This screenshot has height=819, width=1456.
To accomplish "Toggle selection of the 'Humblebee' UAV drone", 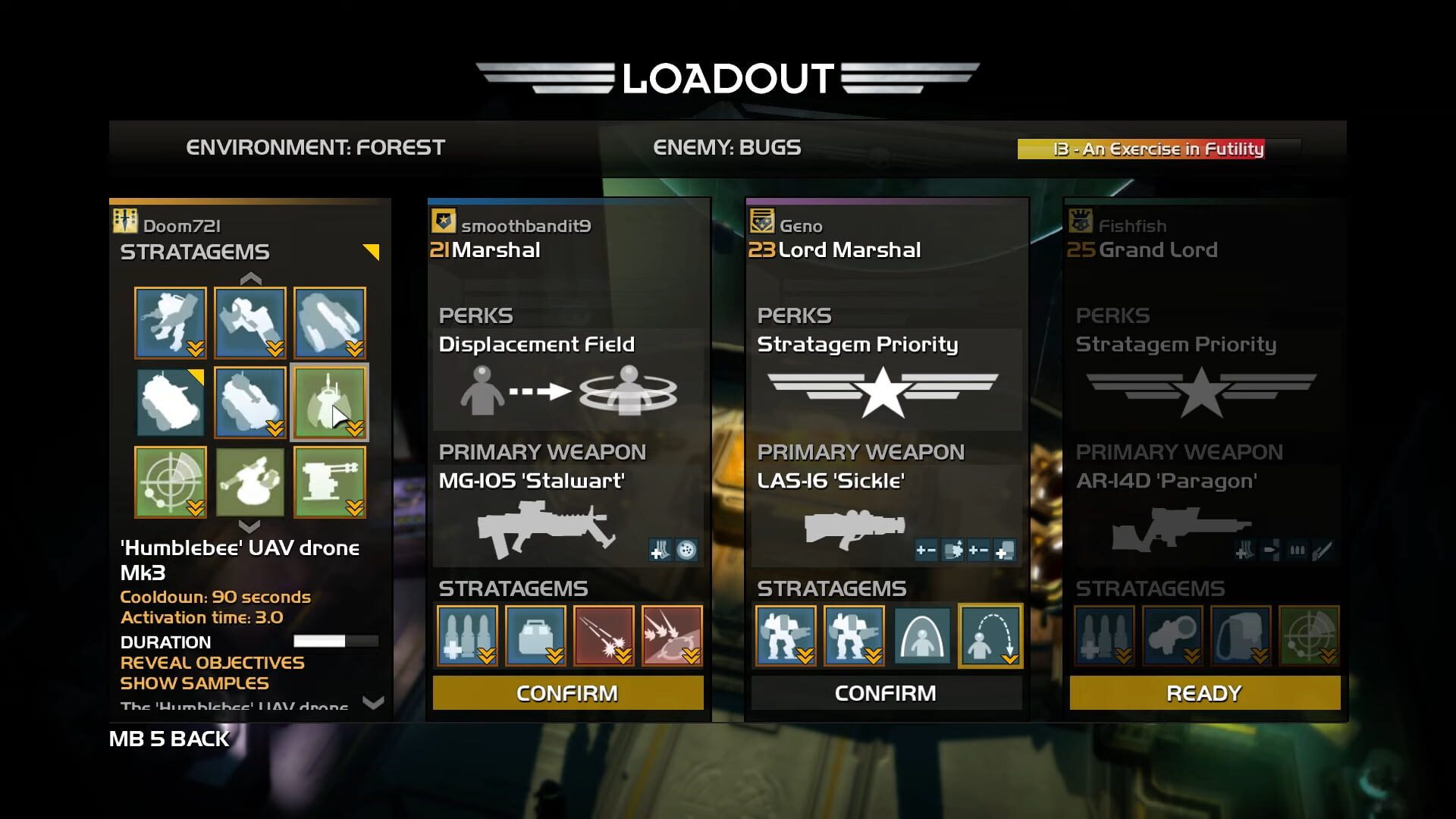I will pos(329,402).
